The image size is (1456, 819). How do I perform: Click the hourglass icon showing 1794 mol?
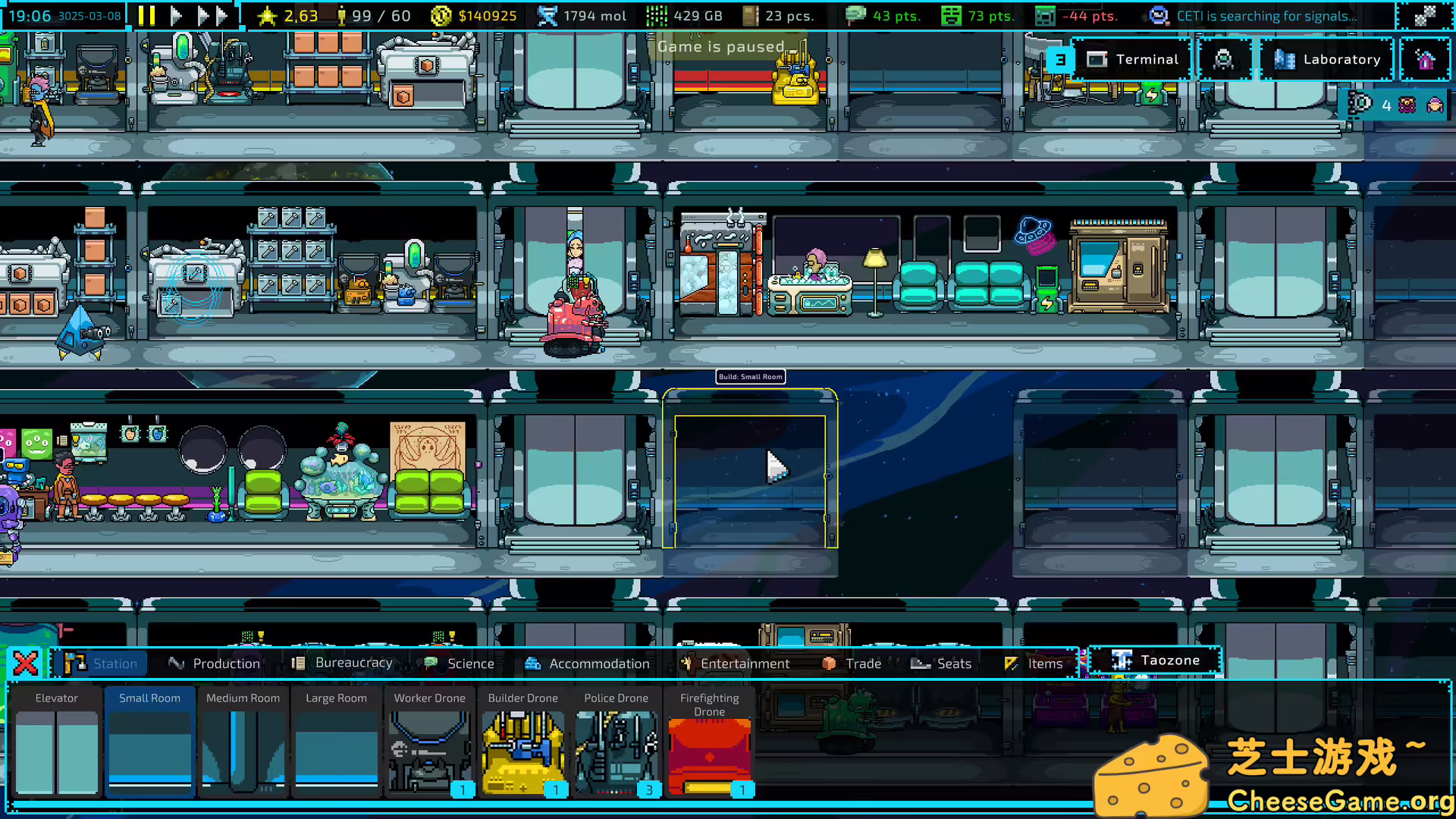pos(548,15)
